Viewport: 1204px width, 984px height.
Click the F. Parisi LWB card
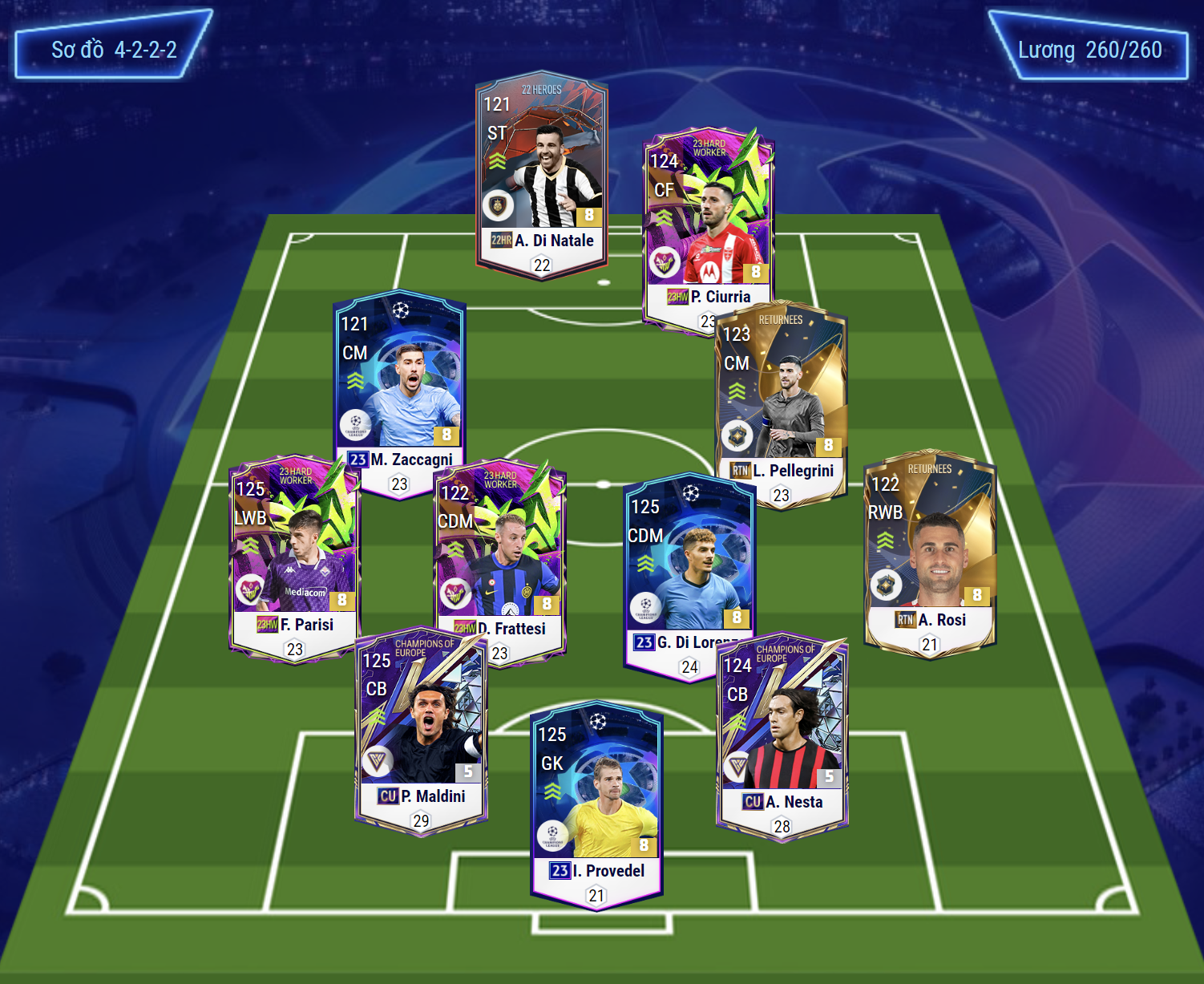[x=293, y=553]
